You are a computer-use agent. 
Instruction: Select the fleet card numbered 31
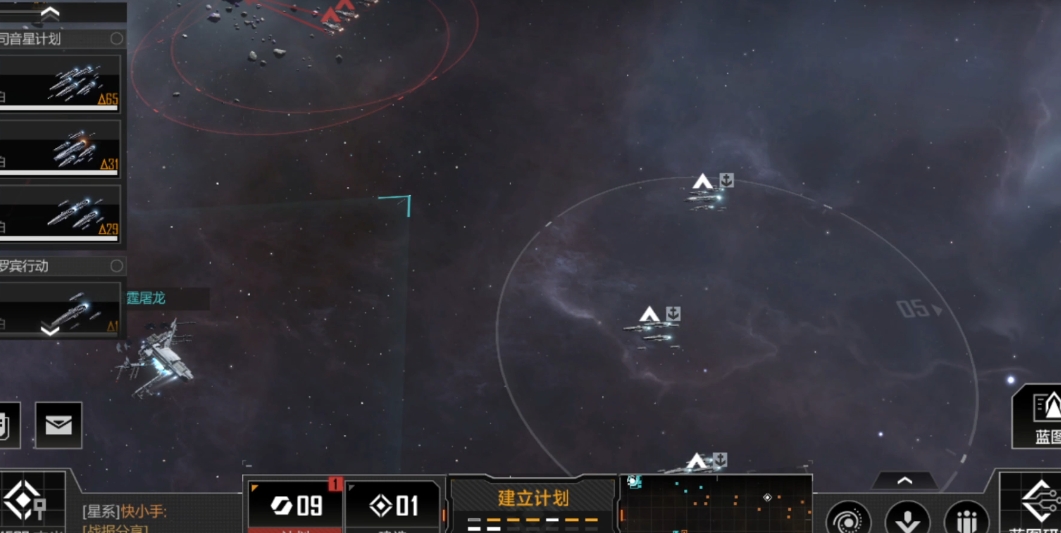pos(60,148)
